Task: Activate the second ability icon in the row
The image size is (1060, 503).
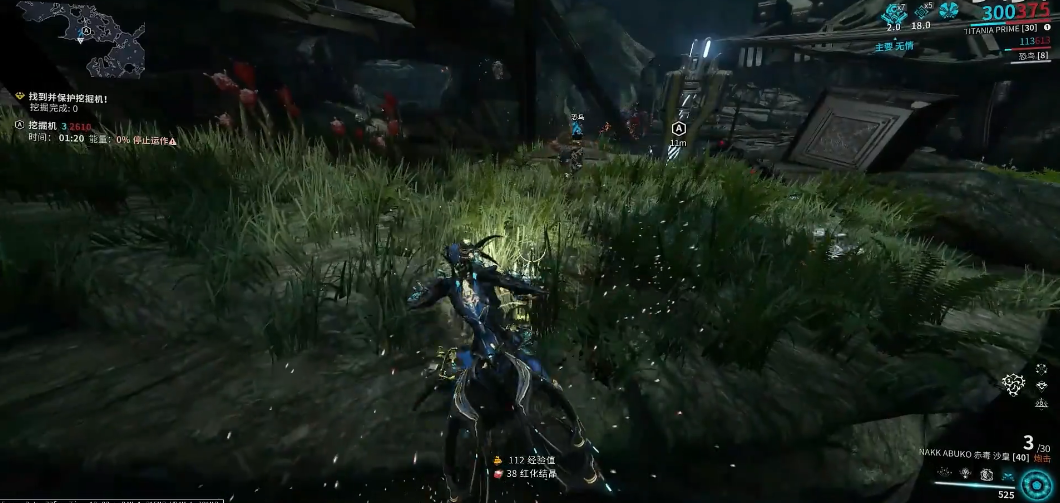Action: [965, 472]
